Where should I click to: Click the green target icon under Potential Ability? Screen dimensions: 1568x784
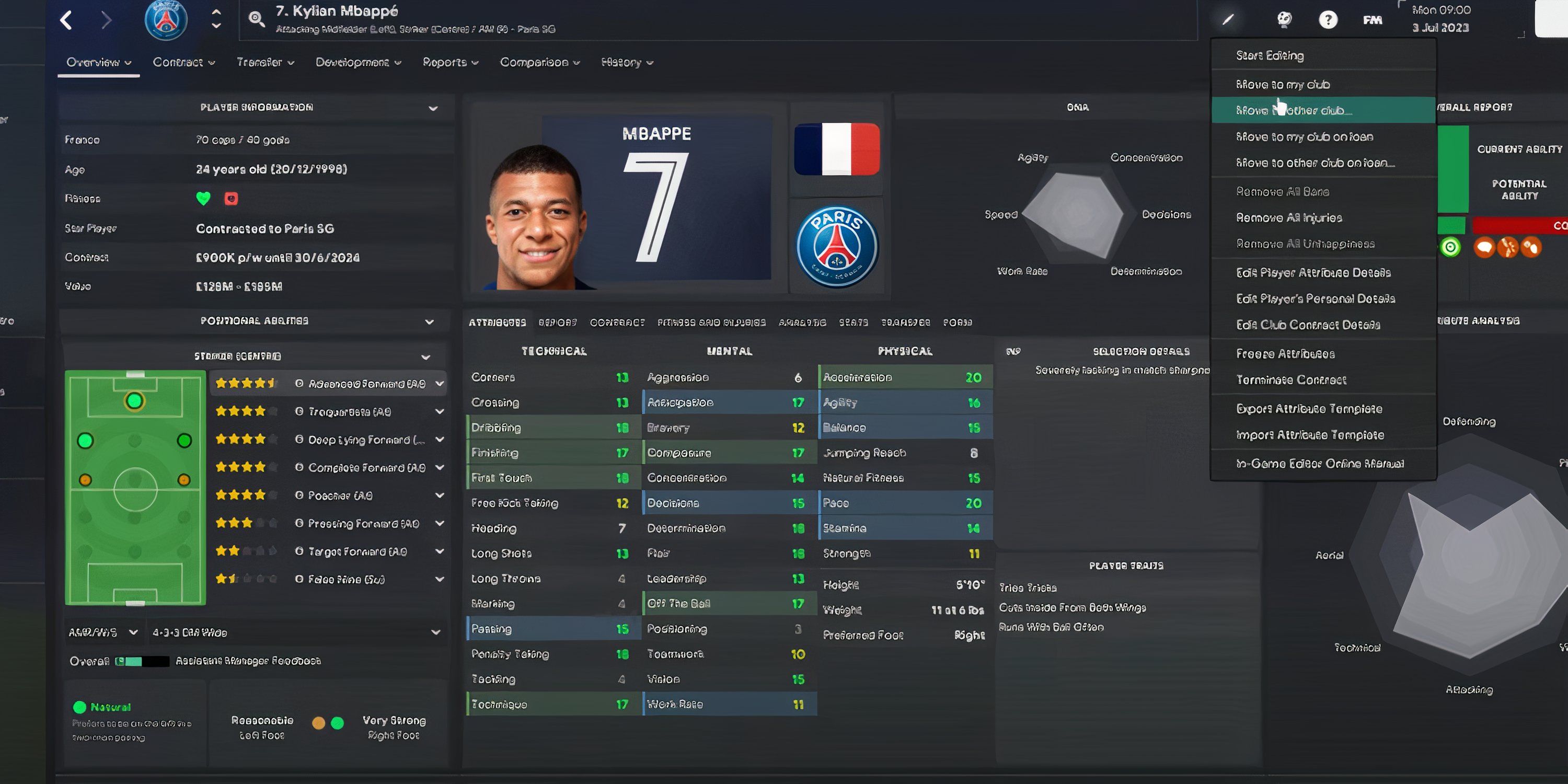click(1450, 246)
